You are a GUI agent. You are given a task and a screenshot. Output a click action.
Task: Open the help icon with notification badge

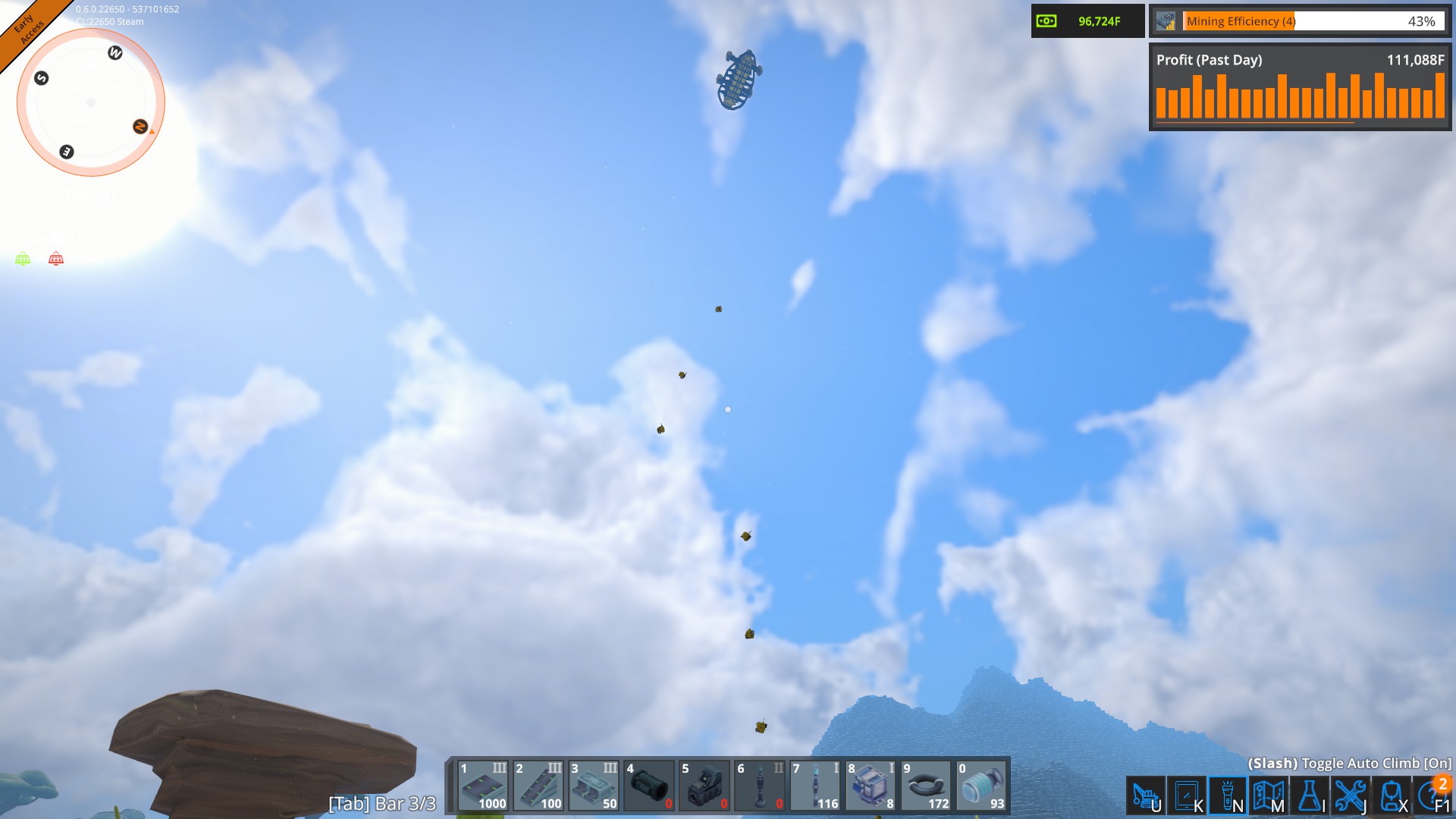point(1432,796)
